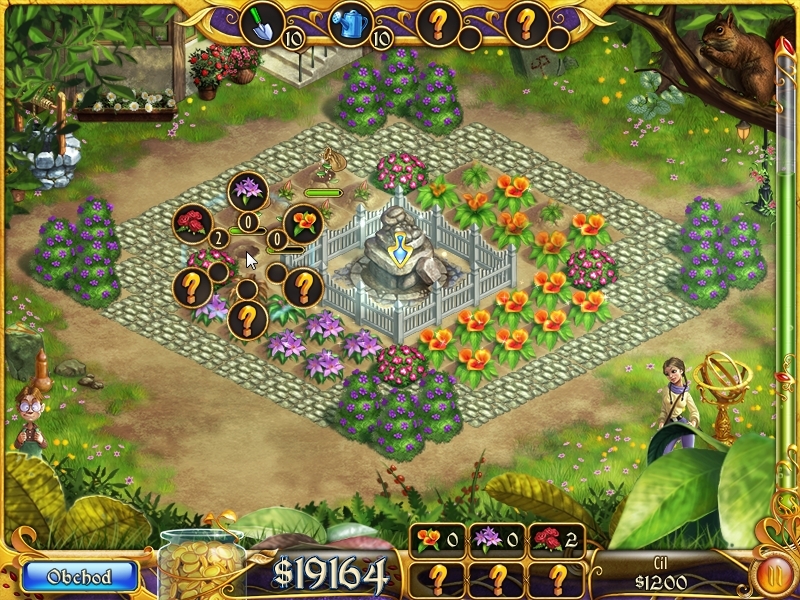The height and width of the screenshot is (600, 800).
Task: Choose the orange flower seed option
Action: [302, 223]
